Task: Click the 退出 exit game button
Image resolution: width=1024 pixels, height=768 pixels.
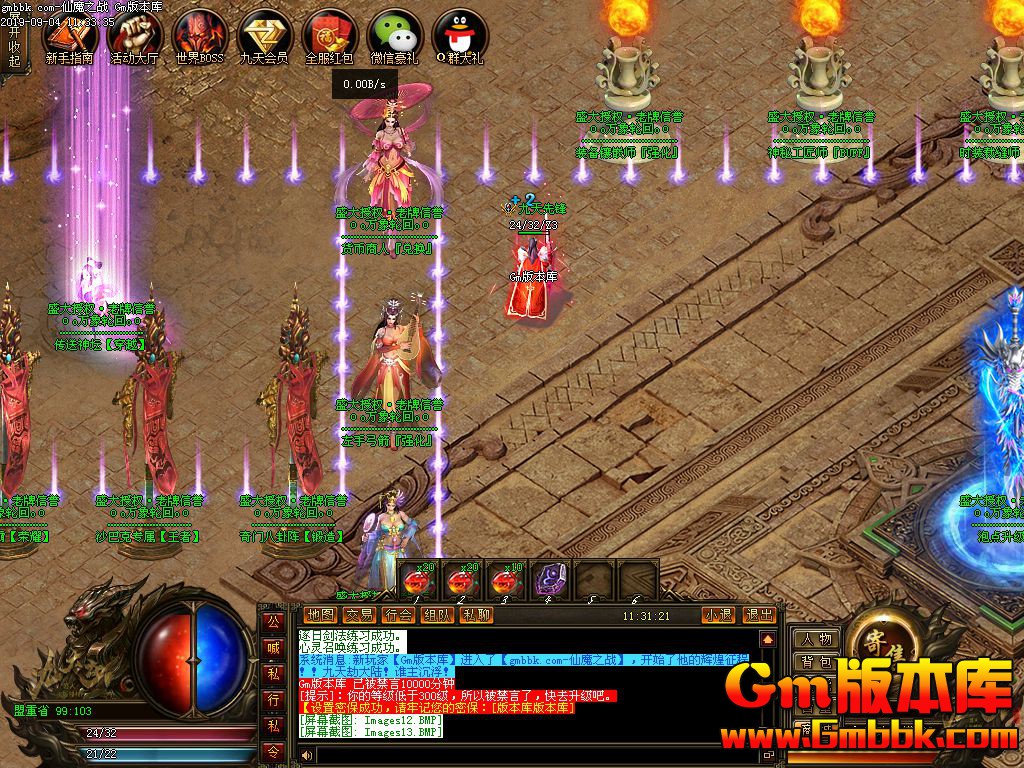Action: click(759, 615)
